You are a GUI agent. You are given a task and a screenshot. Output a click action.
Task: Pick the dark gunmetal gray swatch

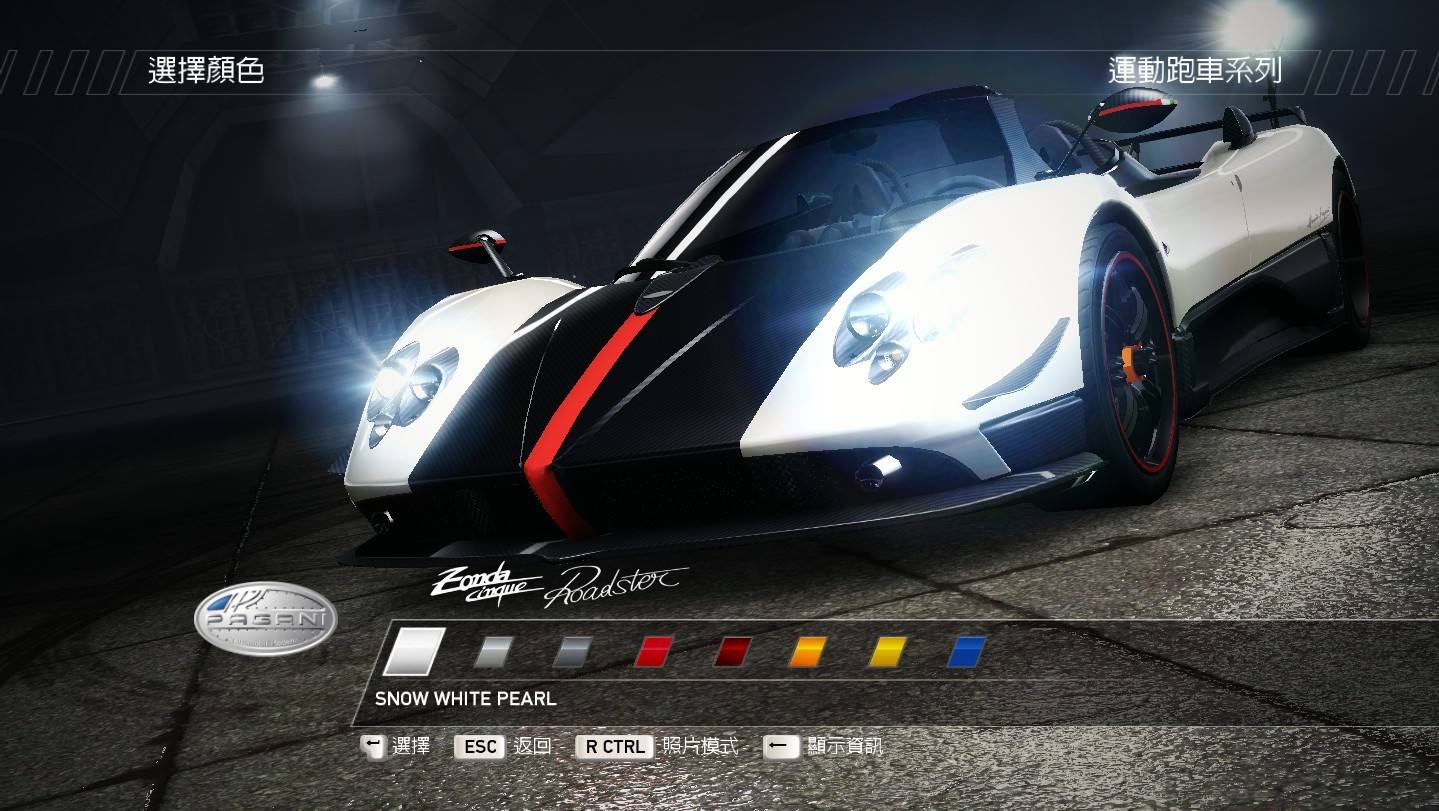(x=572, y=652)
